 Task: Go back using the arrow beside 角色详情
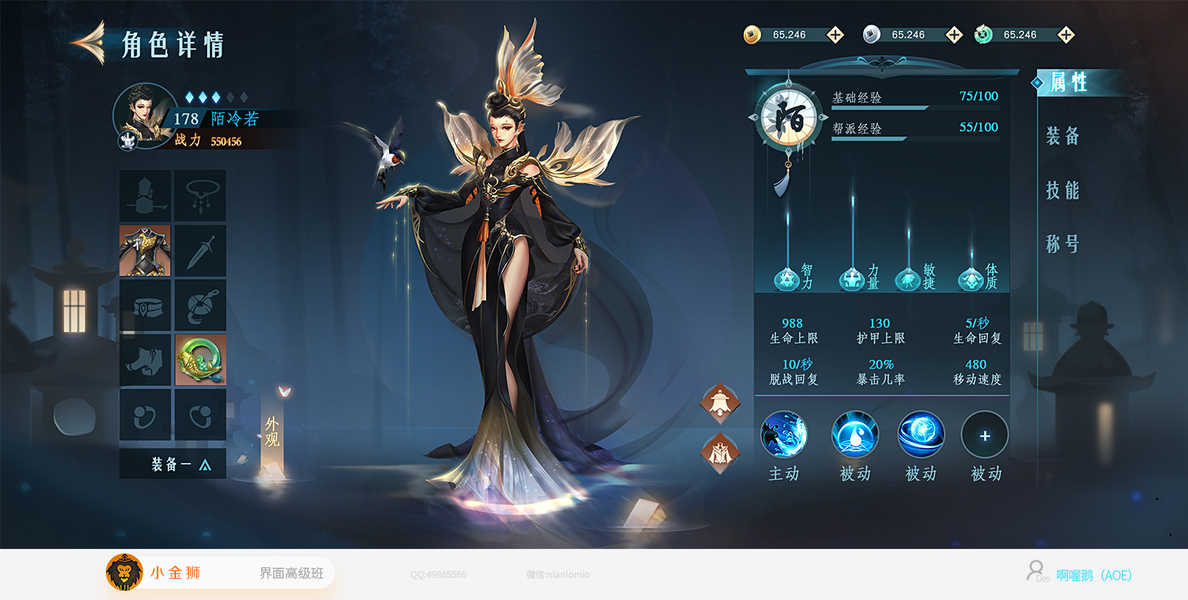(88, 42)
